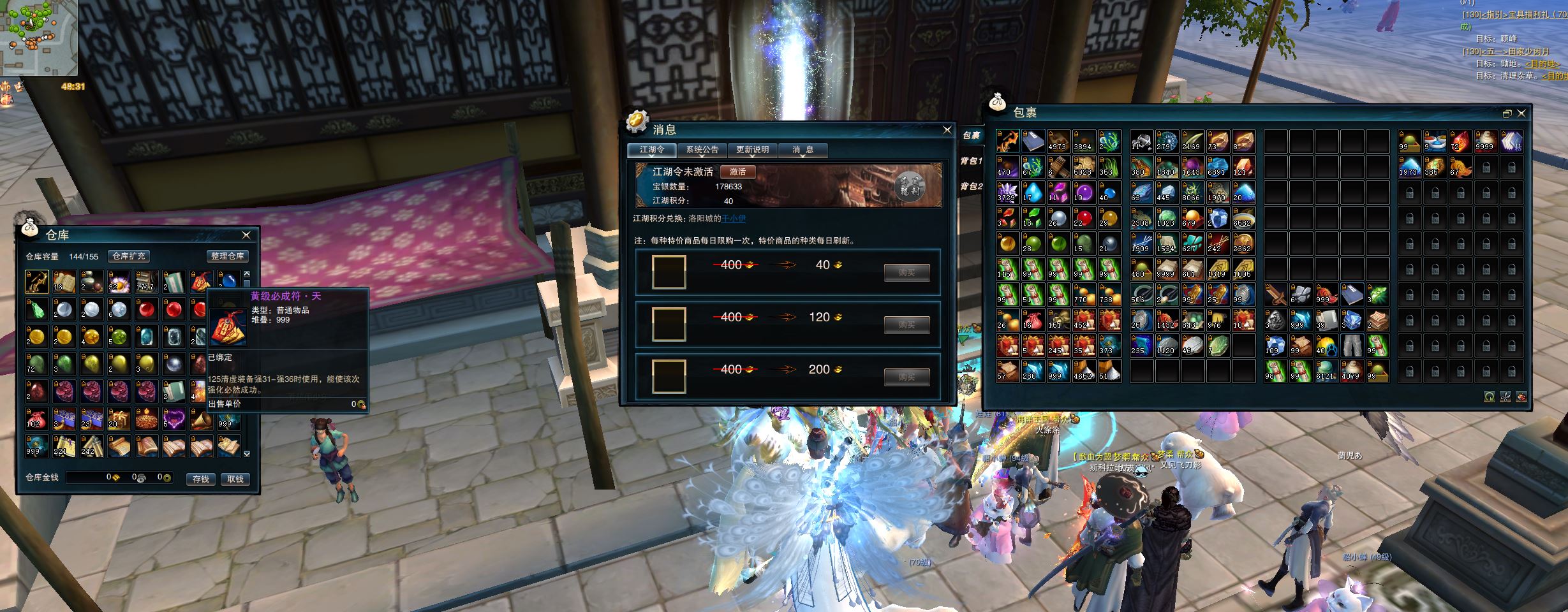Deposit money with the 存钱 button

201,479
